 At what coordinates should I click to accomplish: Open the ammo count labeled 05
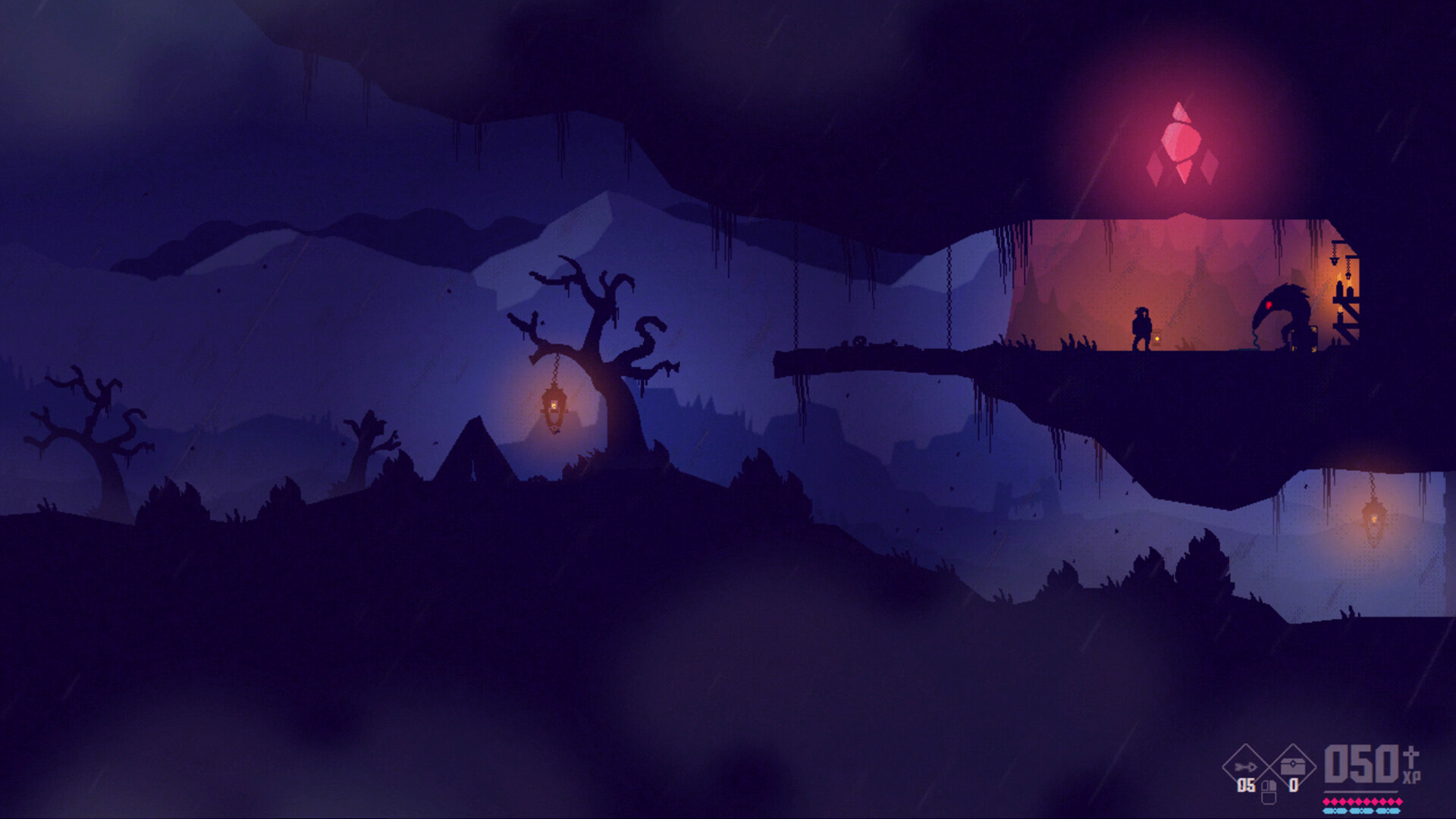pyautogui.click(x=1245, y=784)
